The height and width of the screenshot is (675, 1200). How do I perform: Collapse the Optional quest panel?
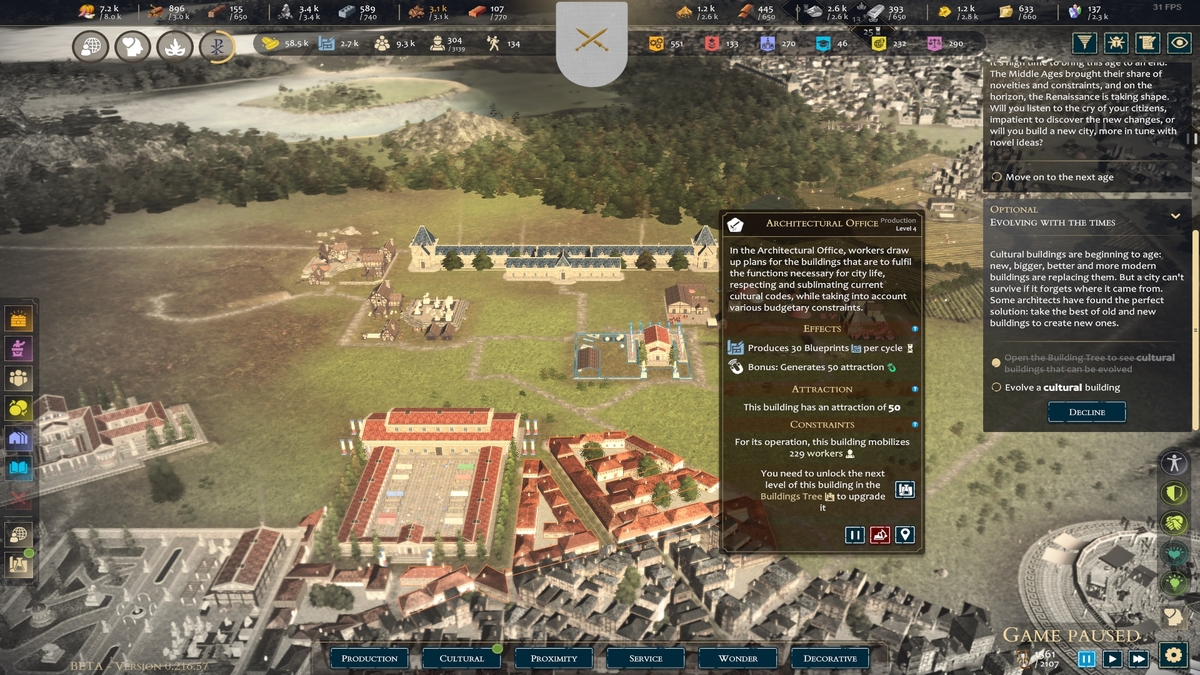(x=1175, y=215)
